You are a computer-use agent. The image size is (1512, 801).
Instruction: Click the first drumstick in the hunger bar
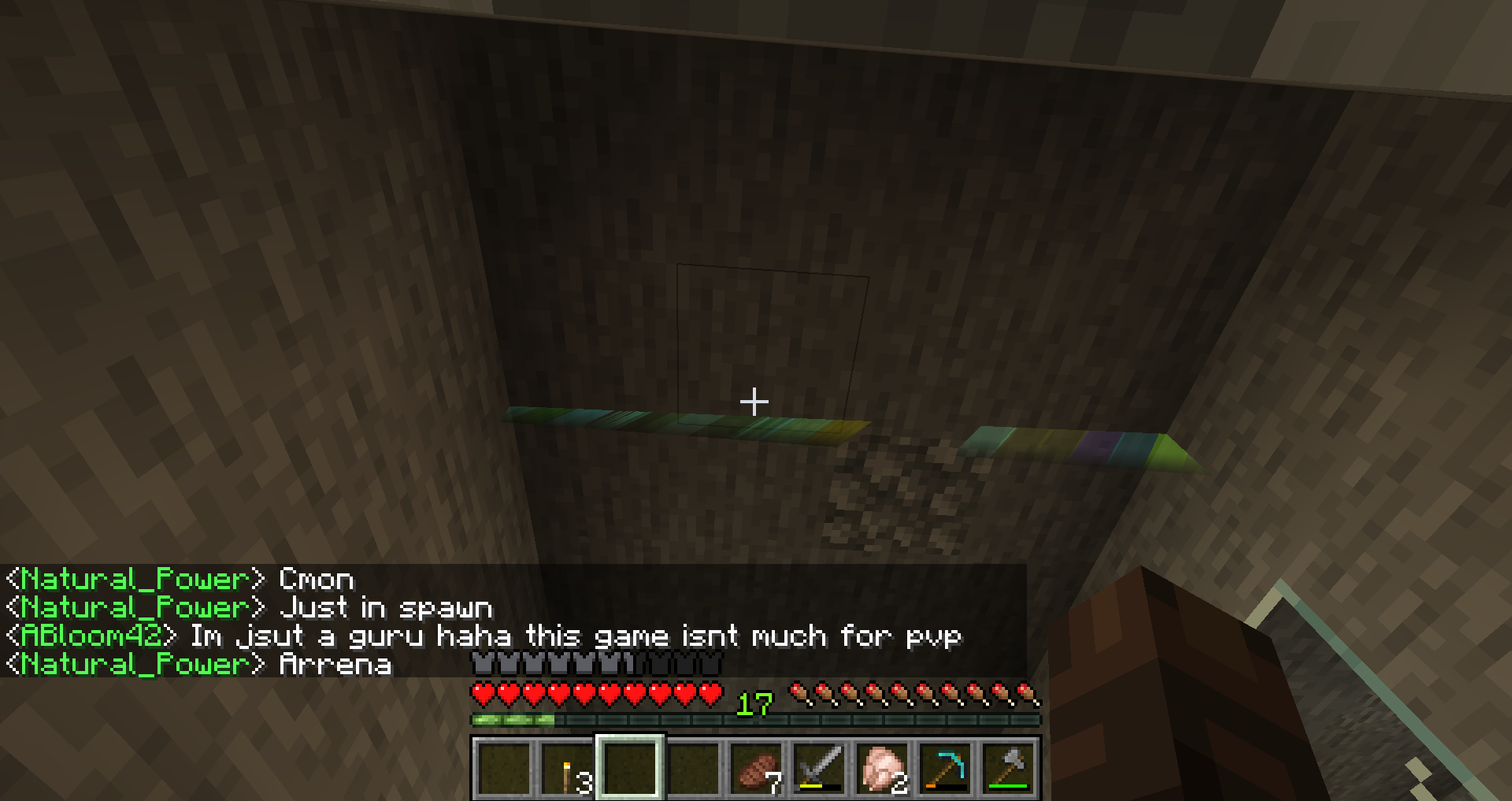click(799, 693)
